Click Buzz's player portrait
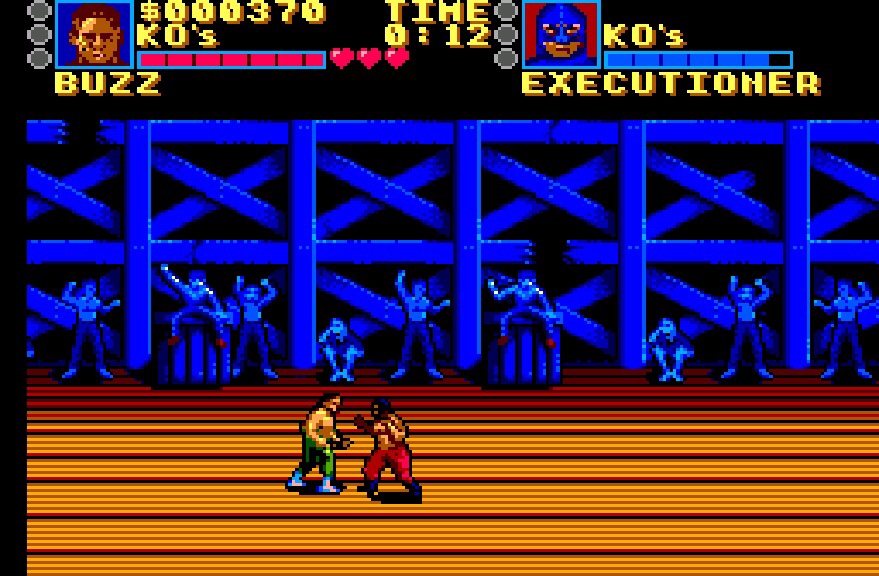 coord(94,34)
